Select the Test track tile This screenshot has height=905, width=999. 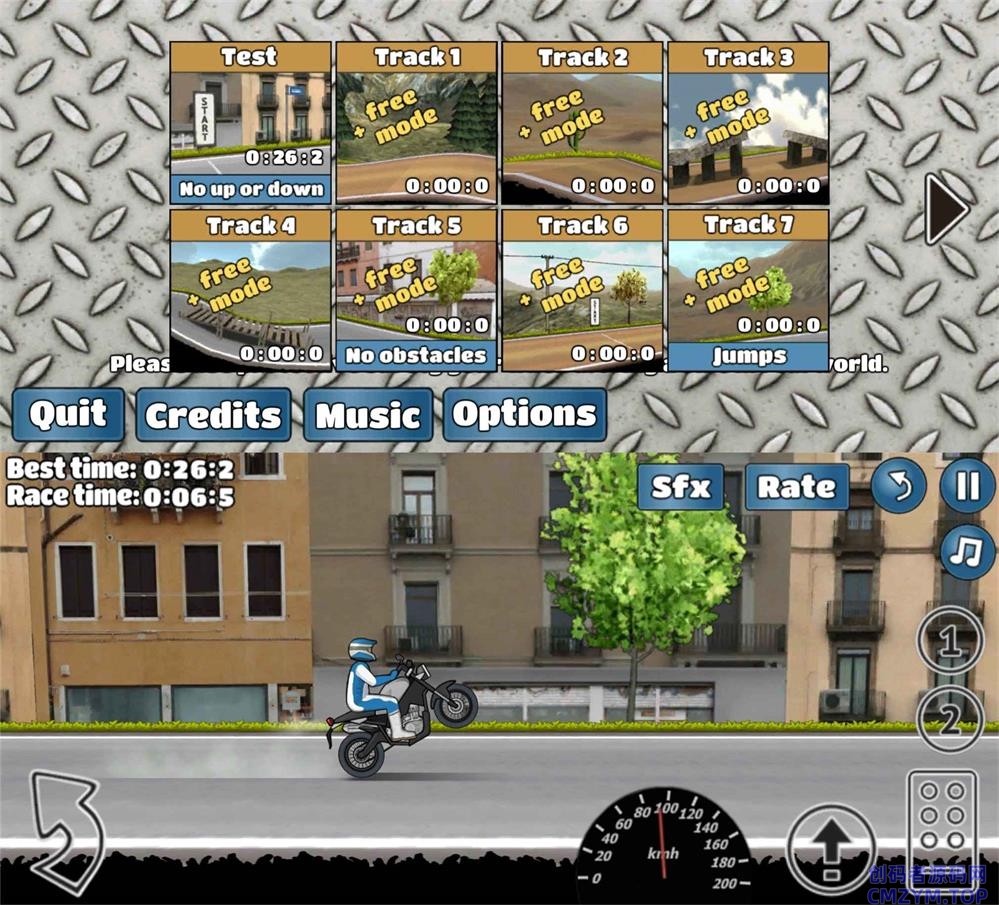tap(250, 122)
